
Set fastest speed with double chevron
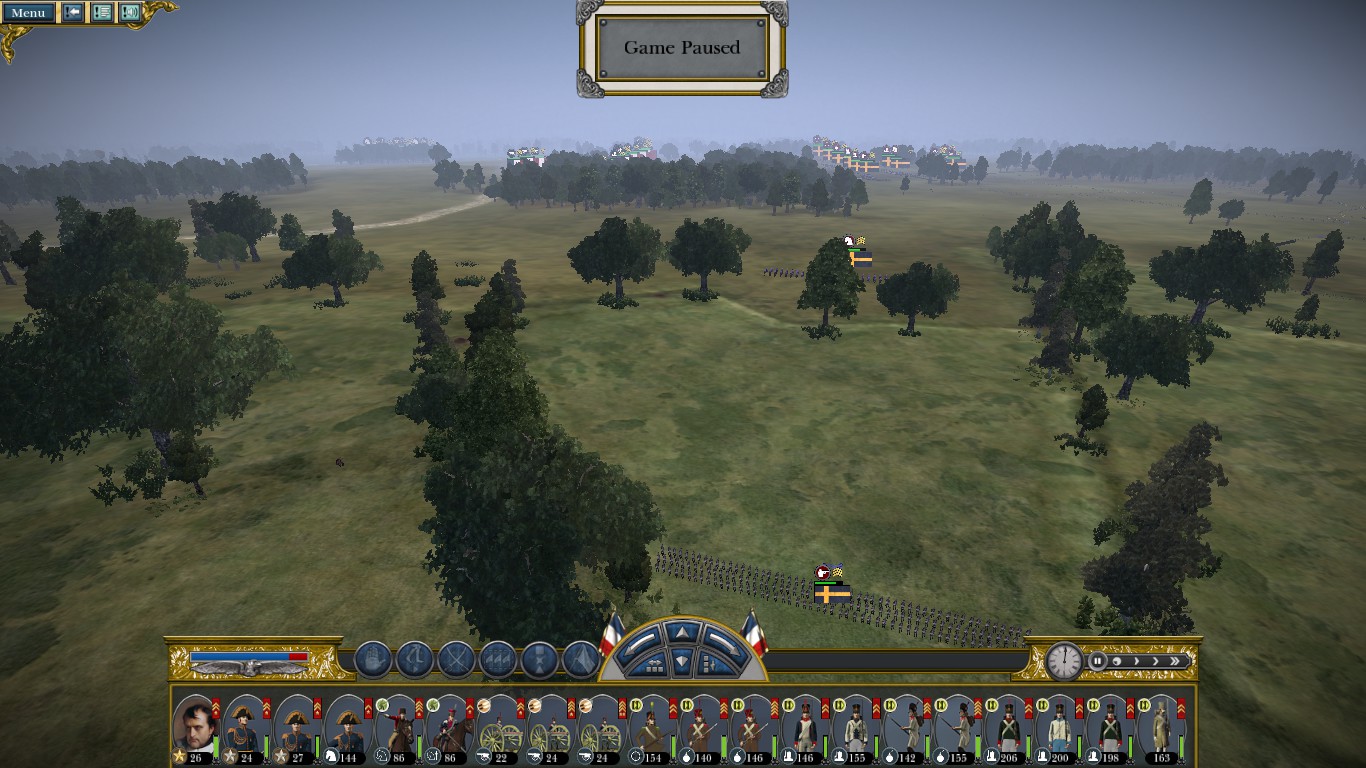tap(1176, 661)
